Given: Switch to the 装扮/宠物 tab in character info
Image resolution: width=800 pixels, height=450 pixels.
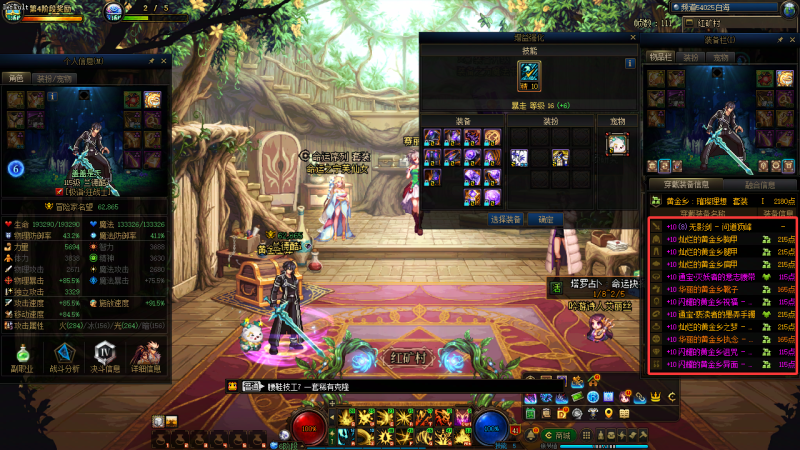Looking at the screenshot, I should click(53, 77).
